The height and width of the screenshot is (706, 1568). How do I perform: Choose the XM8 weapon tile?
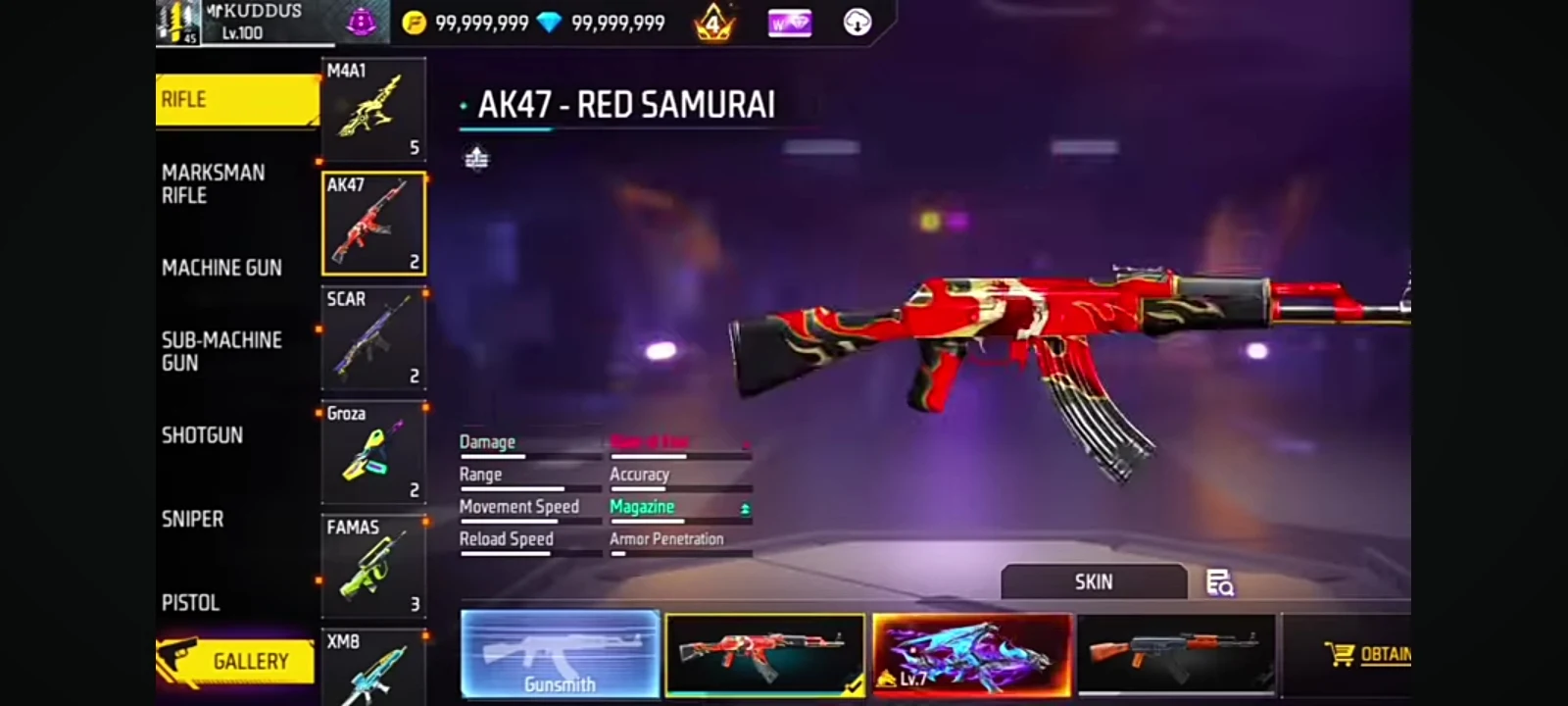[373, 667]
